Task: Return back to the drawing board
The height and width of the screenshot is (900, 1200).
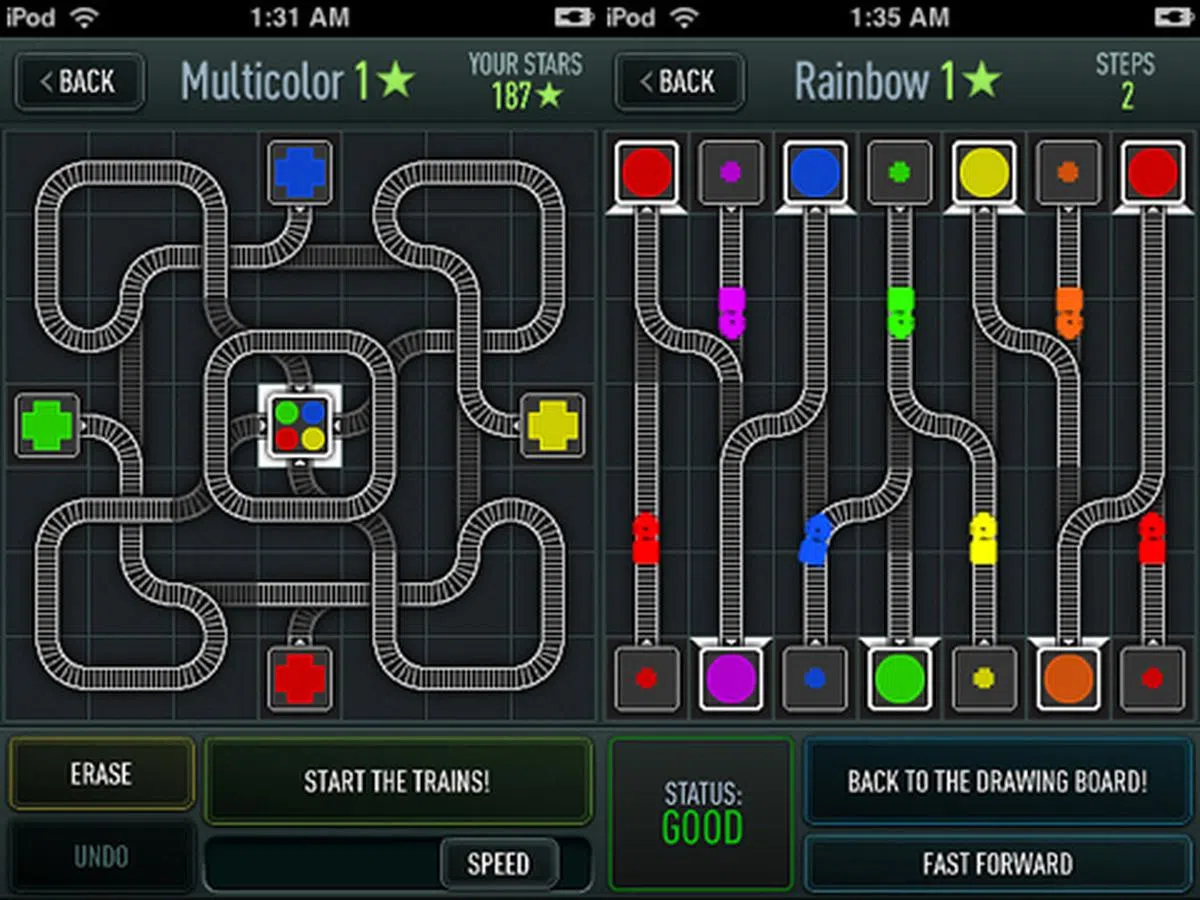Action: [997, 781]
